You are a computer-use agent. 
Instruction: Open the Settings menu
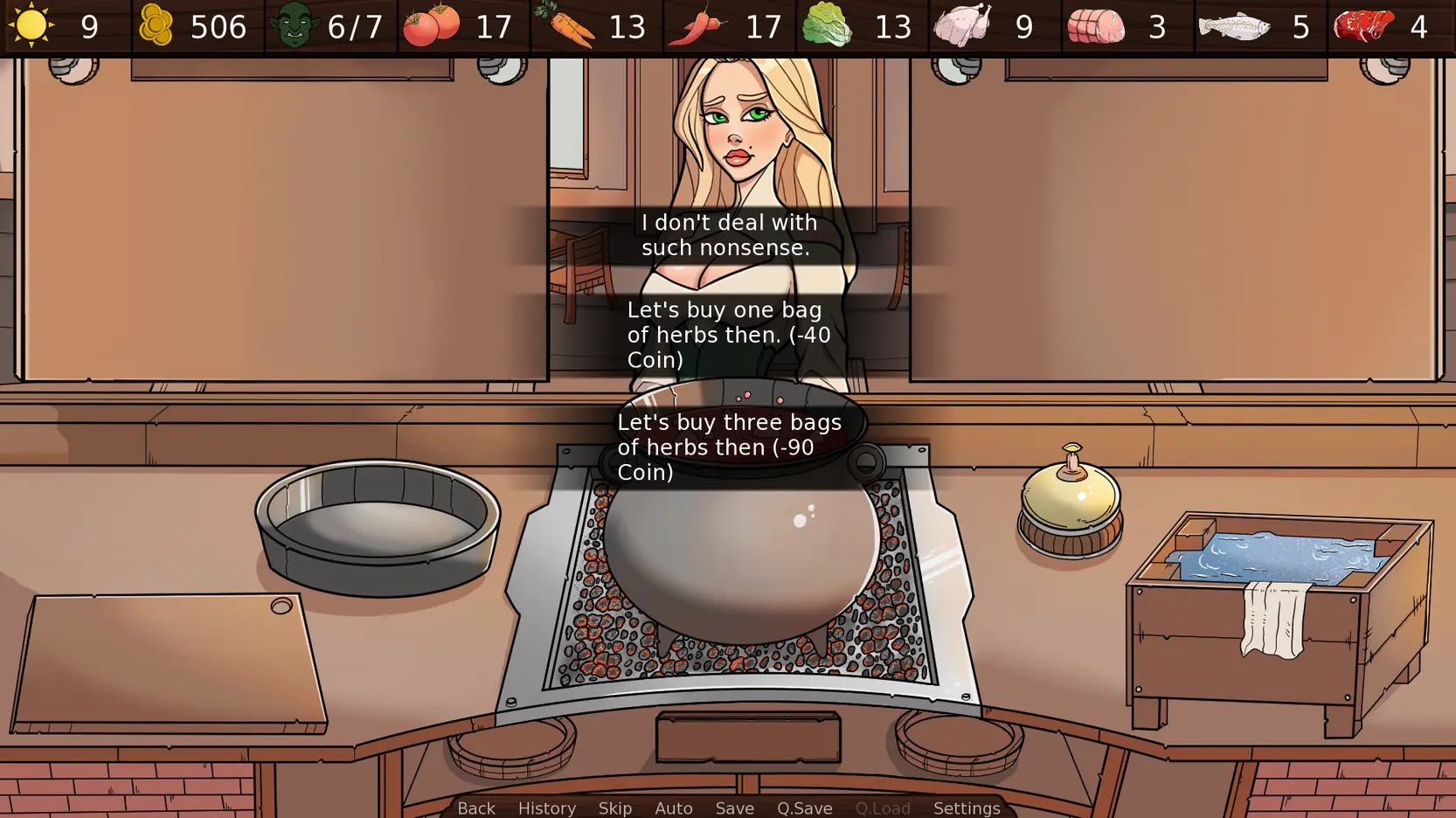967,808
